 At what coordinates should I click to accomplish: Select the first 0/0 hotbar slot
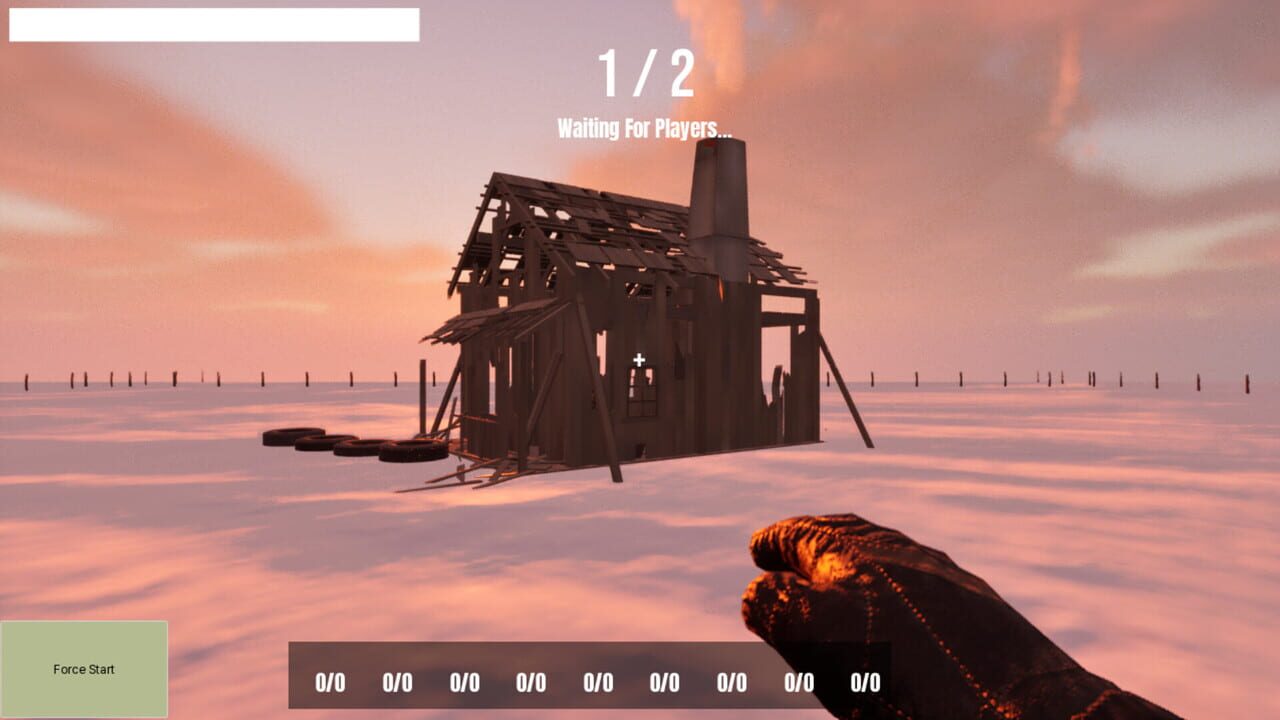tap(332, 683)
